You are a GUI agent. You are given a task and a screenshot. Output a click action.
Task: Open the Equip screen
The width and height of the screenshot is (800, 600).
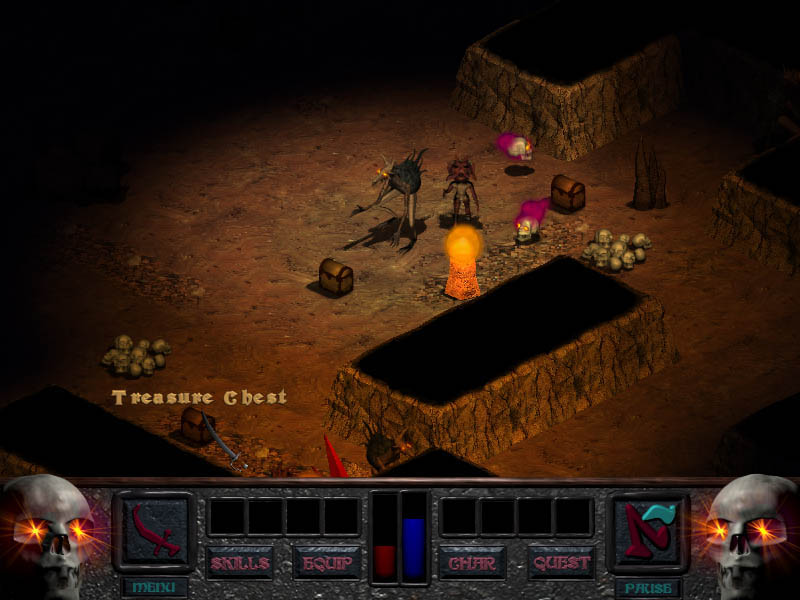tap(326, 562)
